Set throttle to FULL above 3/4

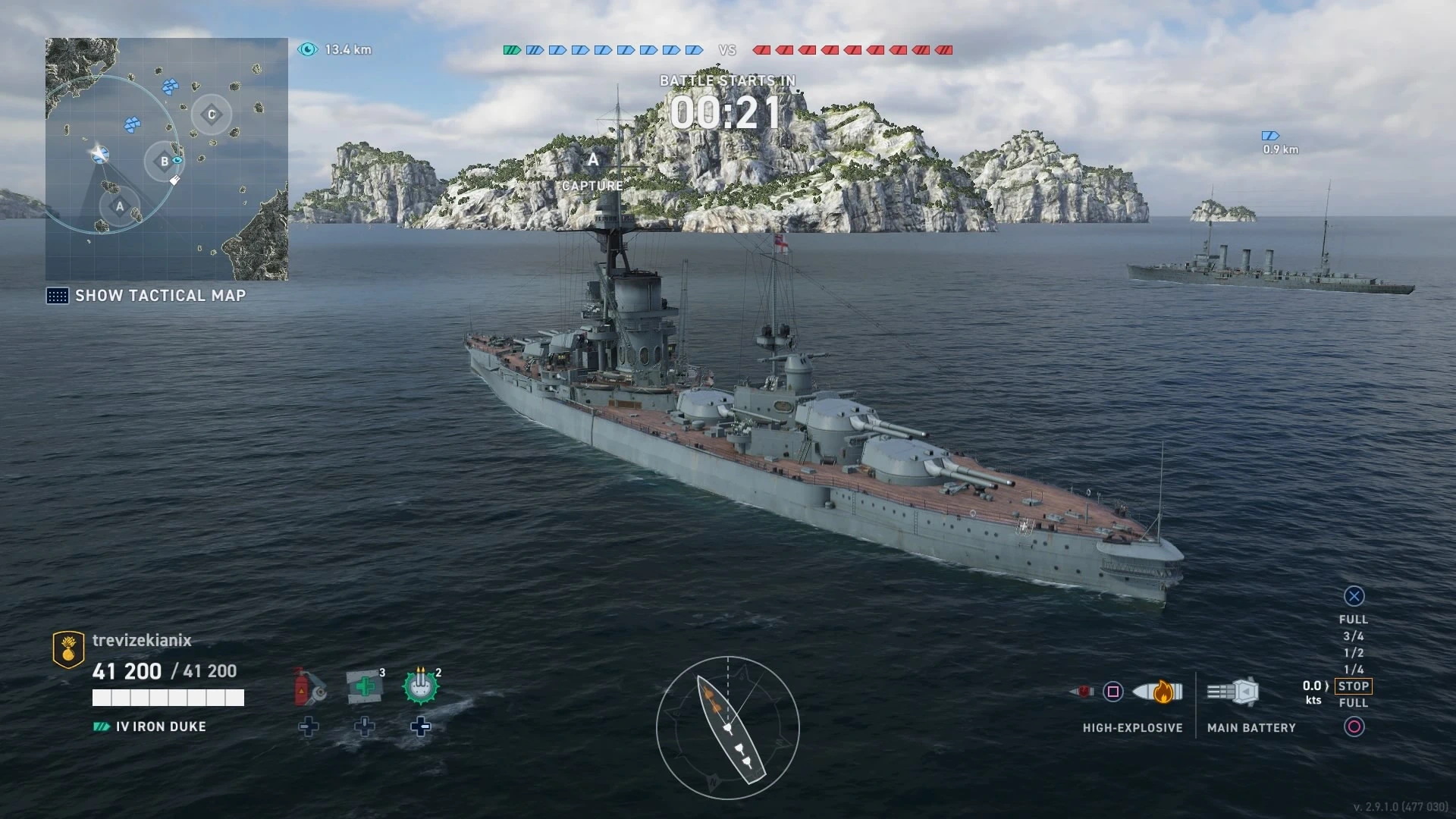1354,620
